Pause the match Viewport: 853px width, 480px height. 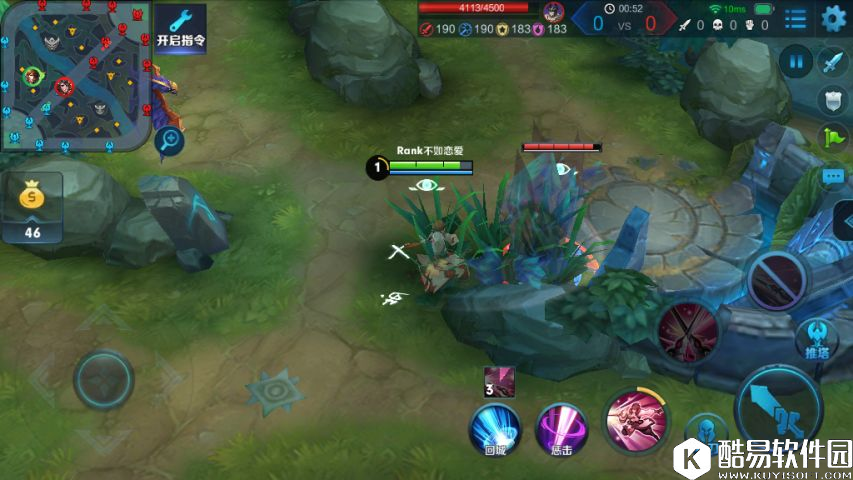pyautogui.click(x=797, y=62)
